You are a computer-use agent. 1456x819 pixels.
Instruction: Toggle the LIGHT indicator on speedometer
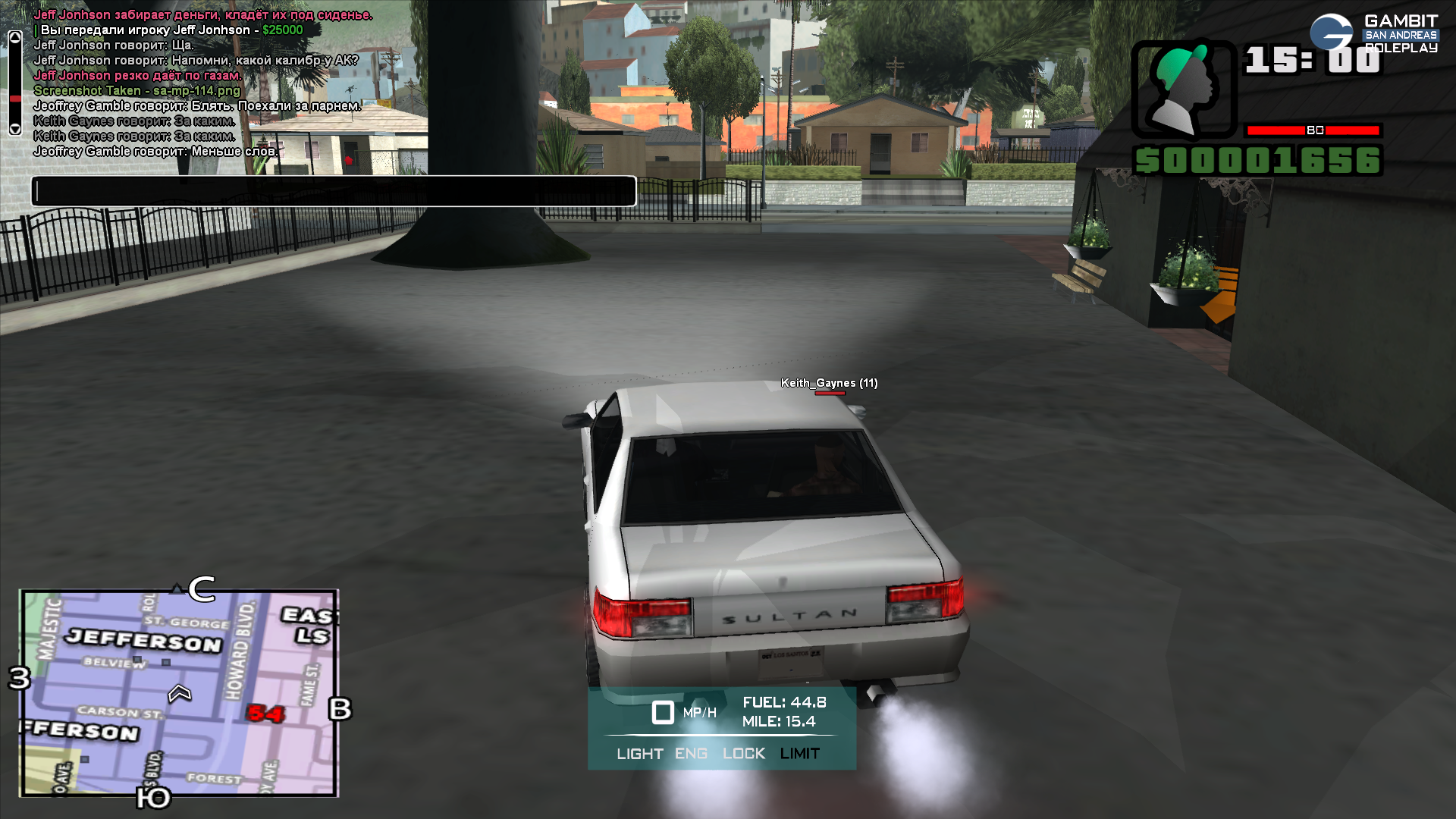point(639,754)
